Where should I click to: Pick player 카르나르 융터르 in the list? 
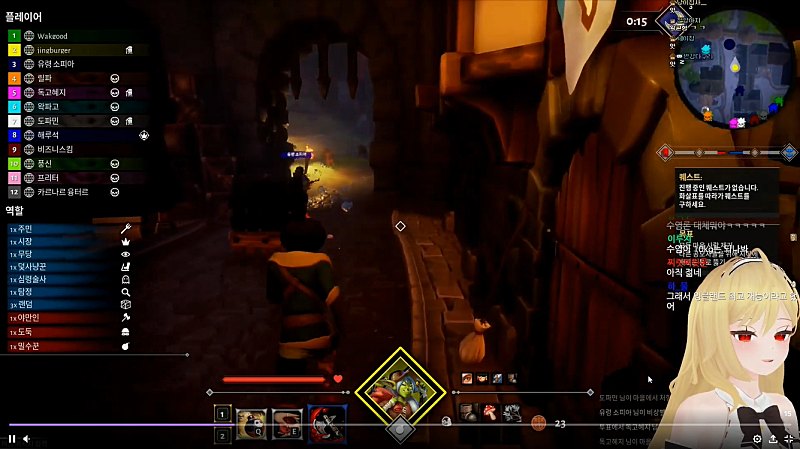(63, 191)
